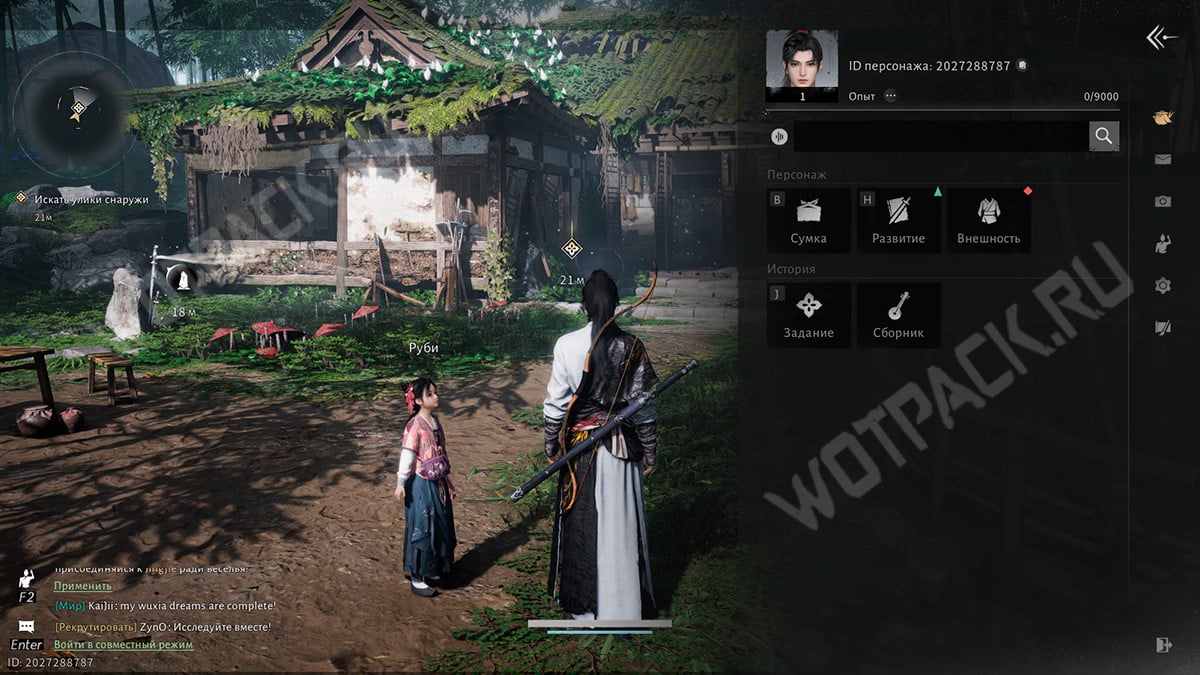Screen dimensions: 1200x675
Task: Click the exit door icon
Action: pyautogui.click(x=1162, y=645)
